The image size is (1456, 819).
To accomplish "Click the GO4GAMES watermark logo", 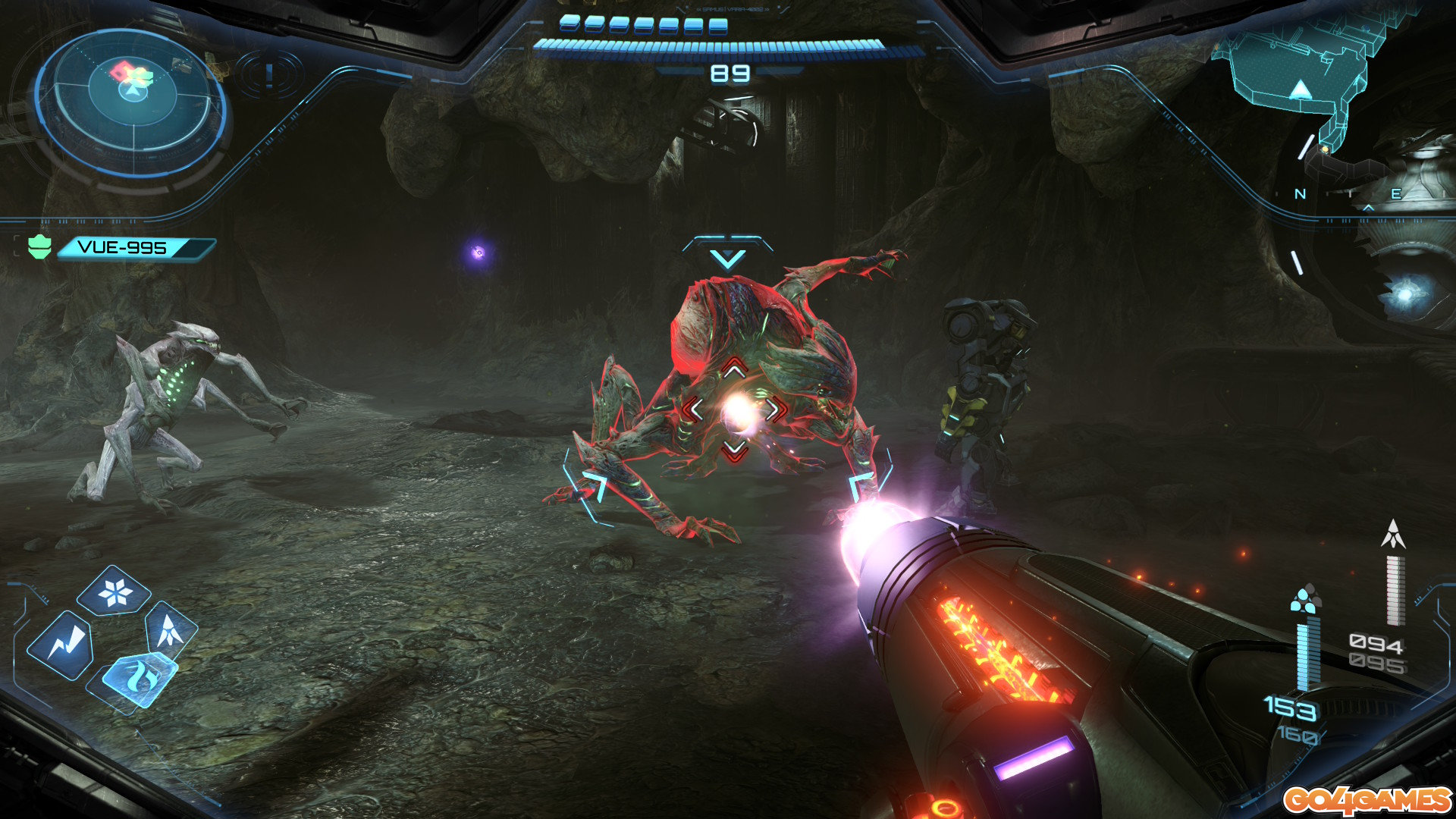I will click(x=1367, y=800).
